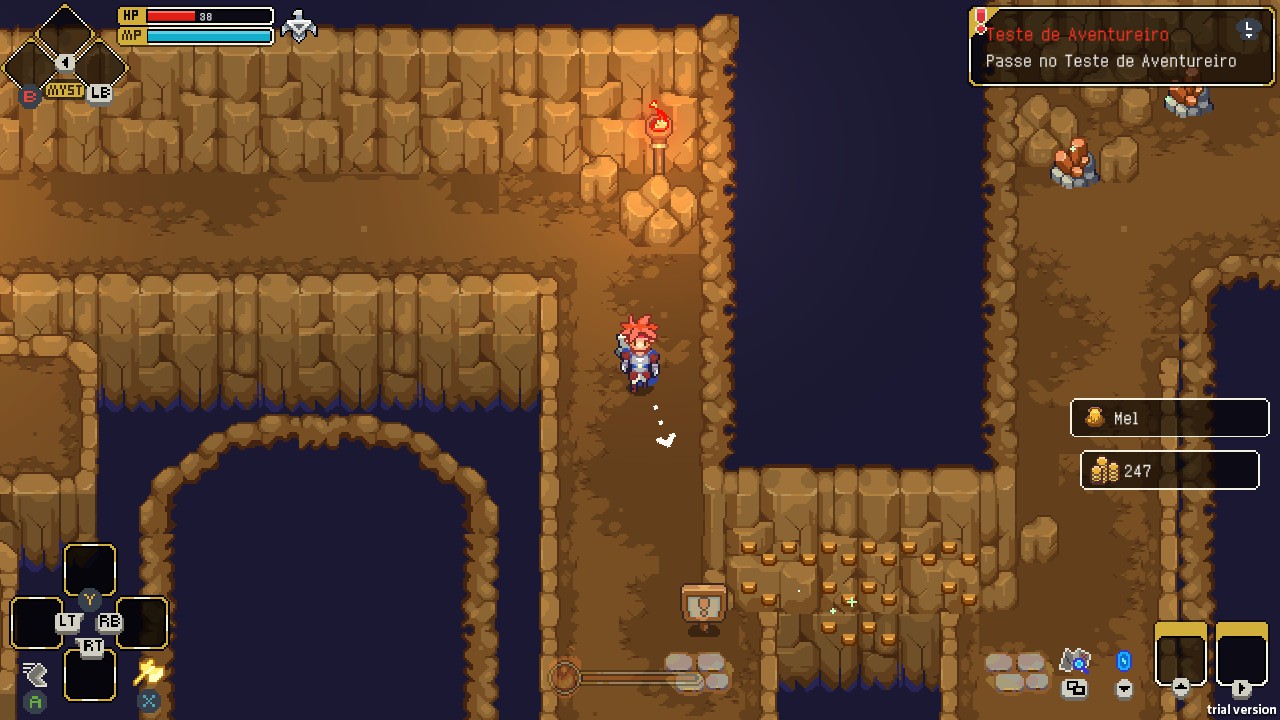Click the Mel item pickup notification
Image resolution: width=1280 pixels, height=720 pixels.
(x=1169, y=418)
